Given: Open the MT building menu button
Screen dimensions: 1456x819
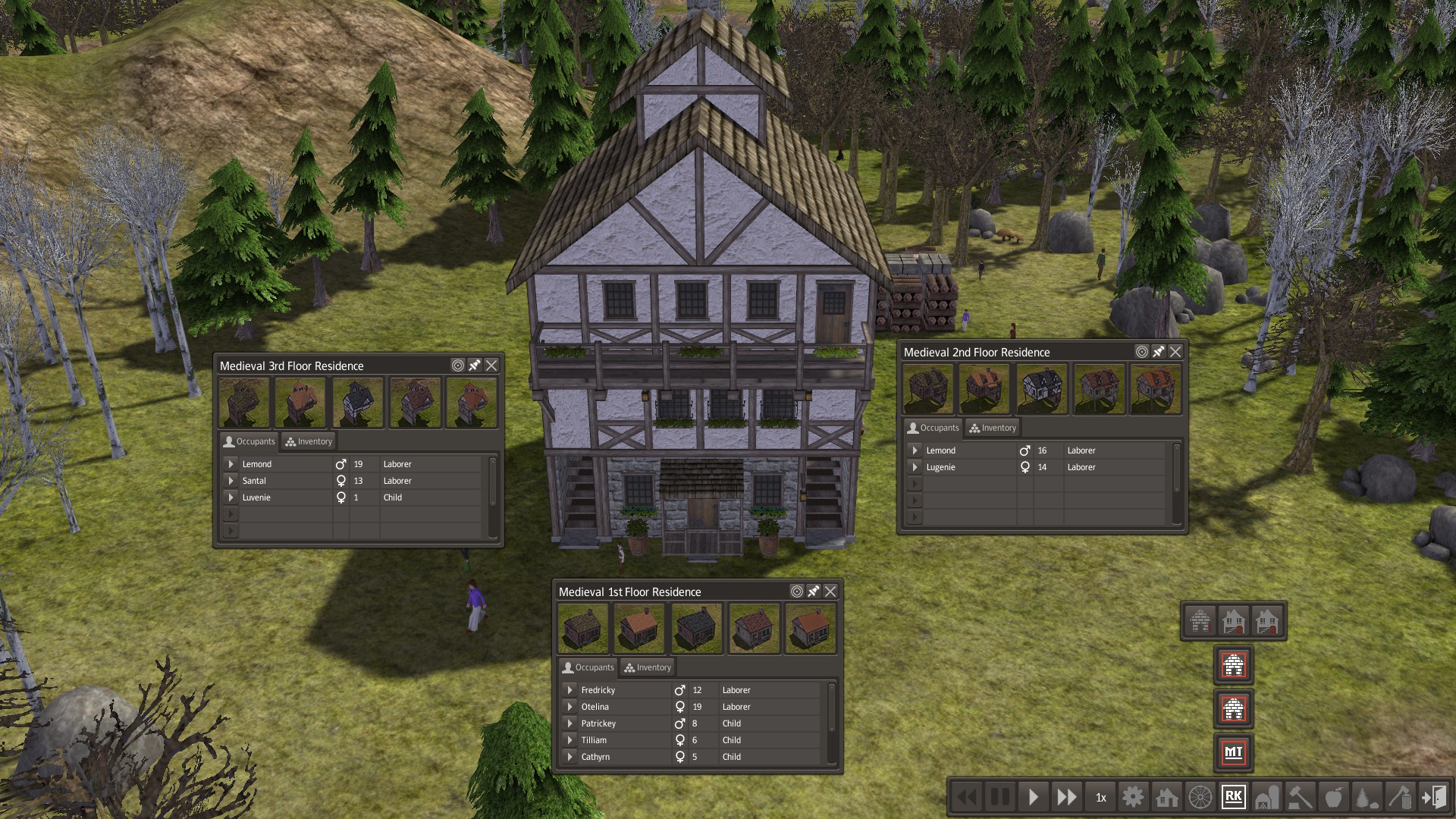Looking at the screenshot, I should point(1233,752).
